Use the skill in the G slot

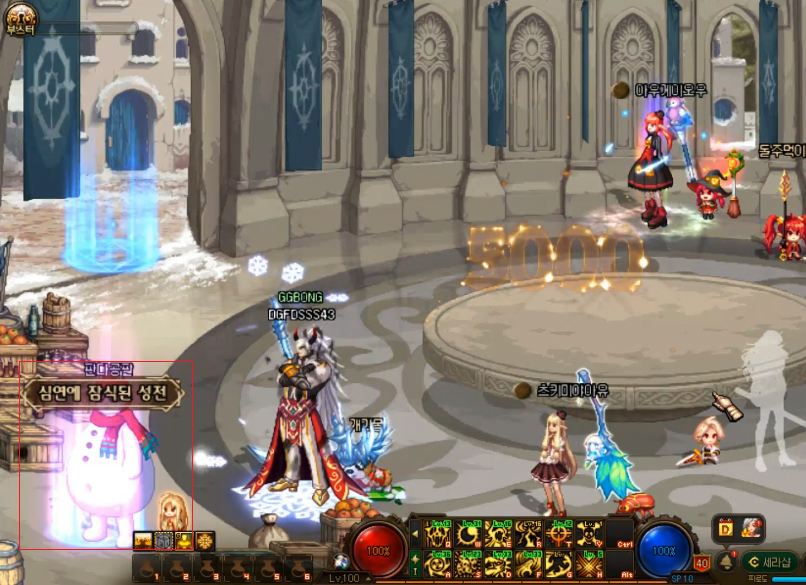tap(560, 564)
